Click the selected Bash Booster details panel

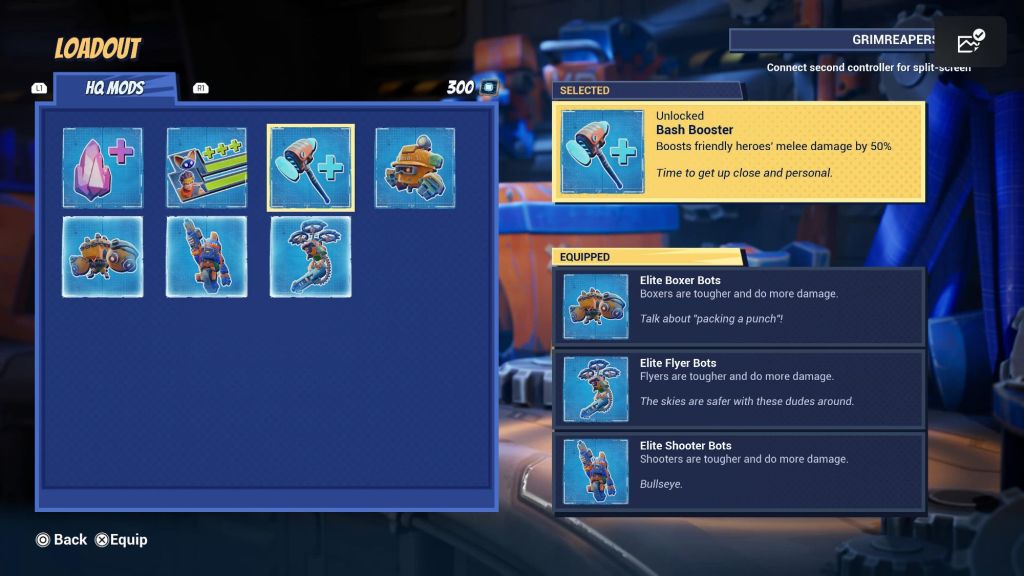click(x=738, y=152)
